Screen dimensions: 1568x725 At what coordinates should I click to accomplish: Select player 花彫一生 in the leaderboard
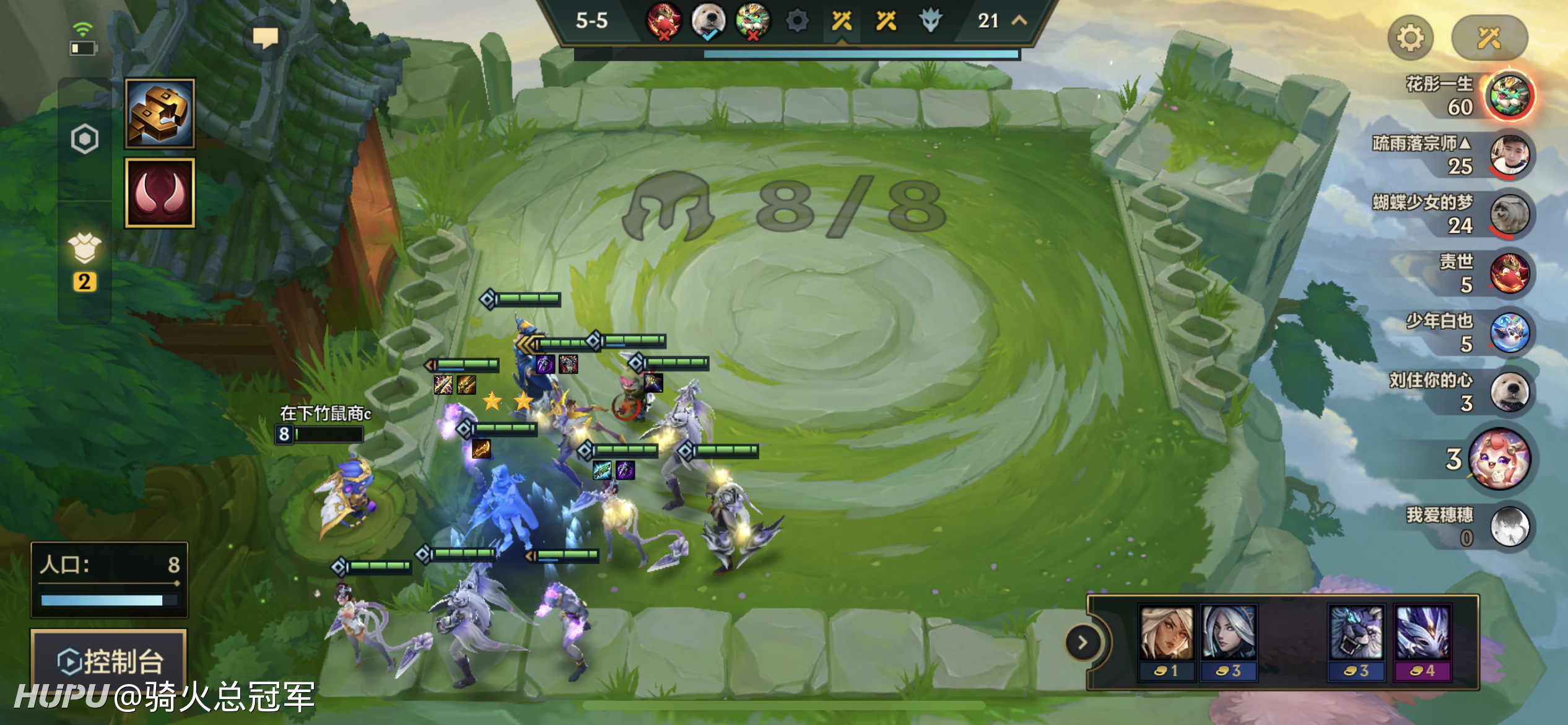pyautogui.click(x=1510, y=96)
